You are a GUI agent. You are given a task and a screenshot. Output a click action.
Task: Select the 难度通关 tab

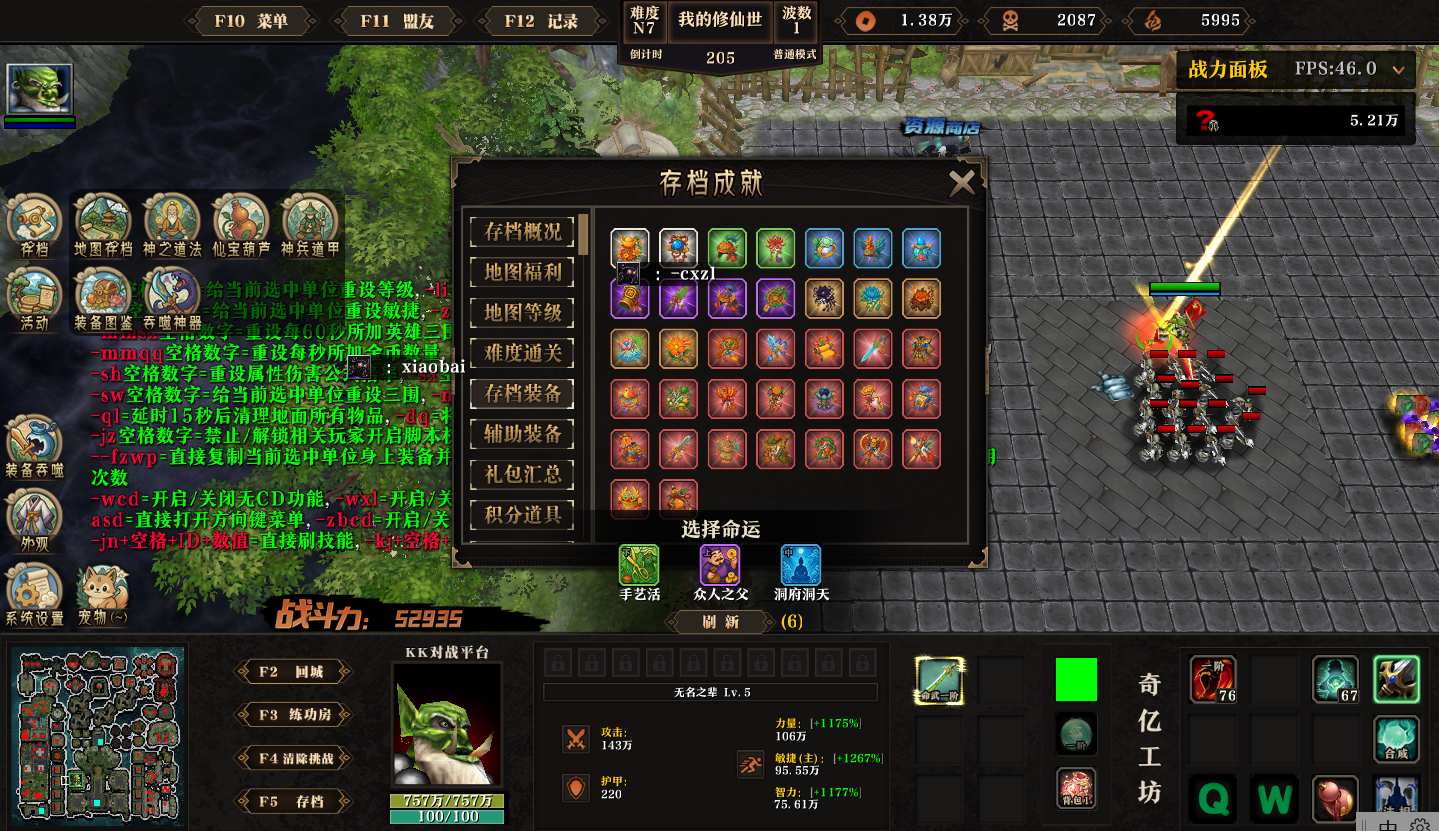tap(522, 352)
